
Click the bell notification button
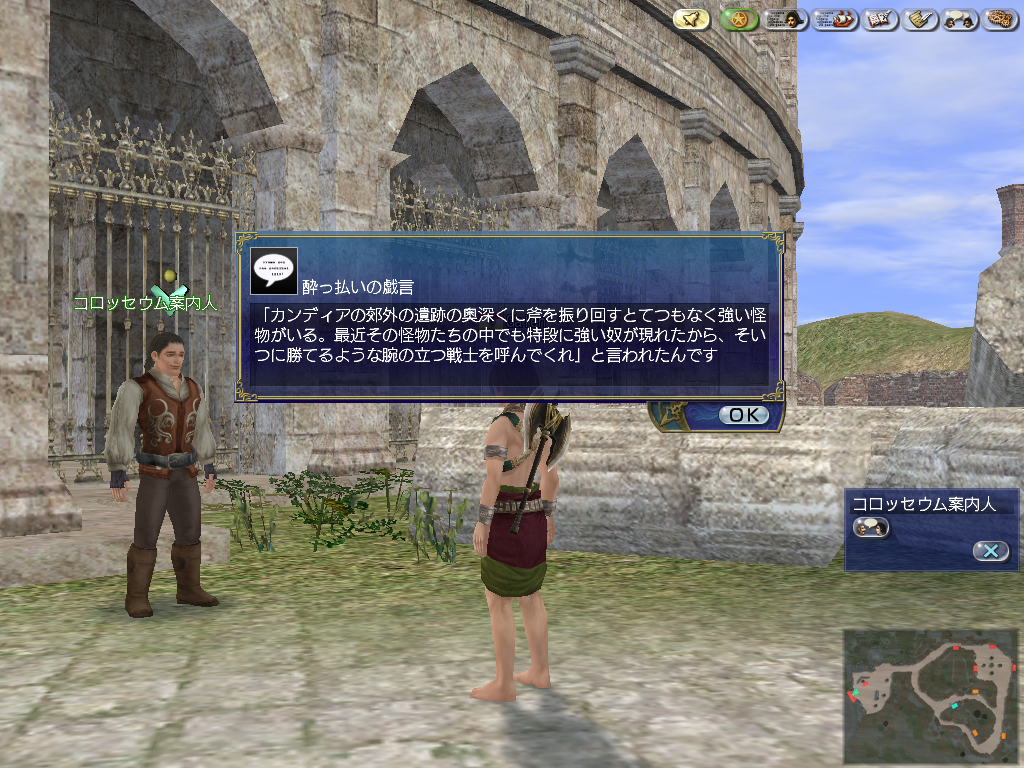pyautogui.click(x=691, y=19)
